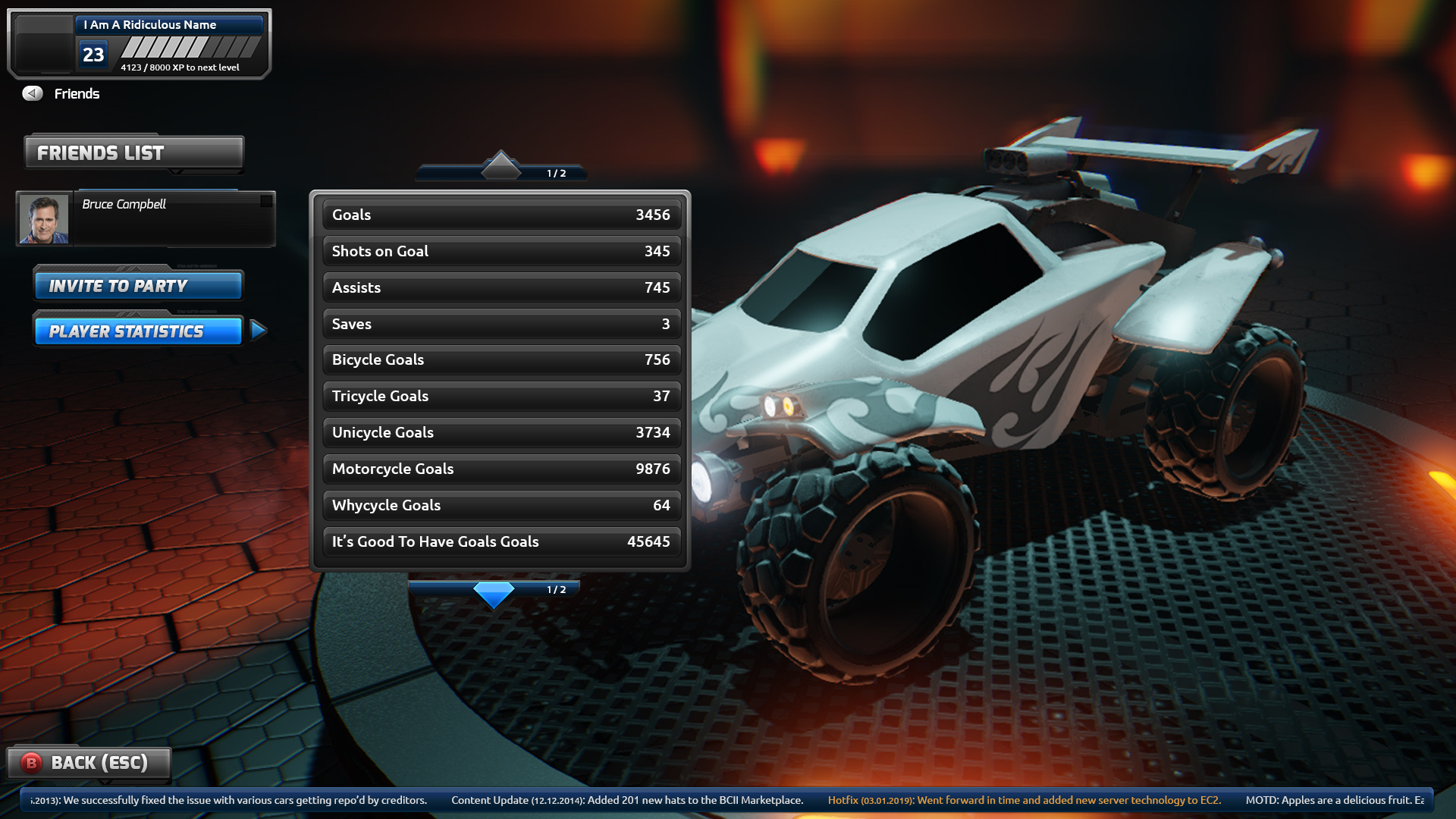
Task: Select the Shots on Goal row
Action: click(500, 251)
